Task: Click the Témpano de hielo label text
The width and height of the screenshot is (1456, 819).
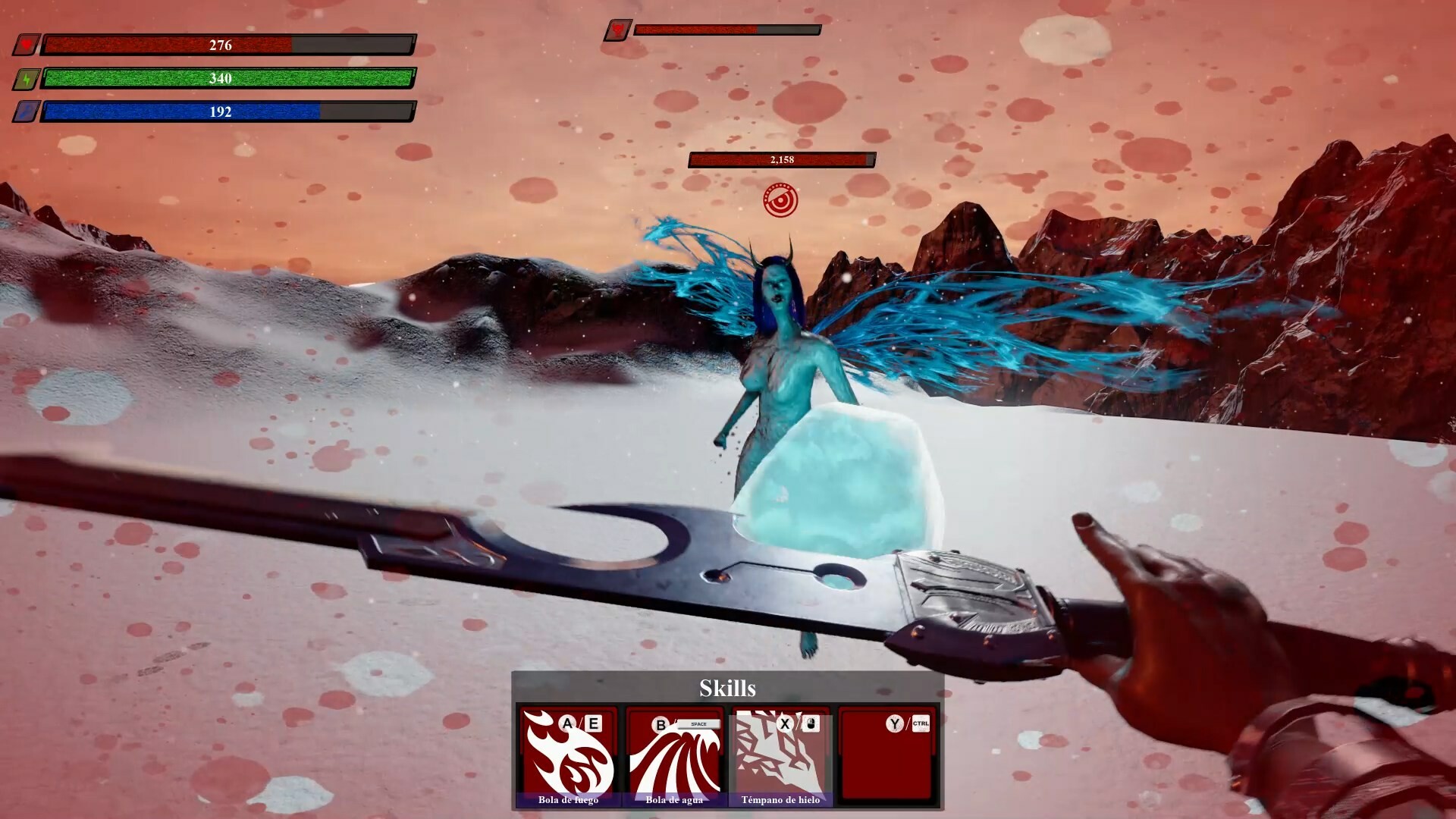Action: pyautogui.click(x=781, y=799)
